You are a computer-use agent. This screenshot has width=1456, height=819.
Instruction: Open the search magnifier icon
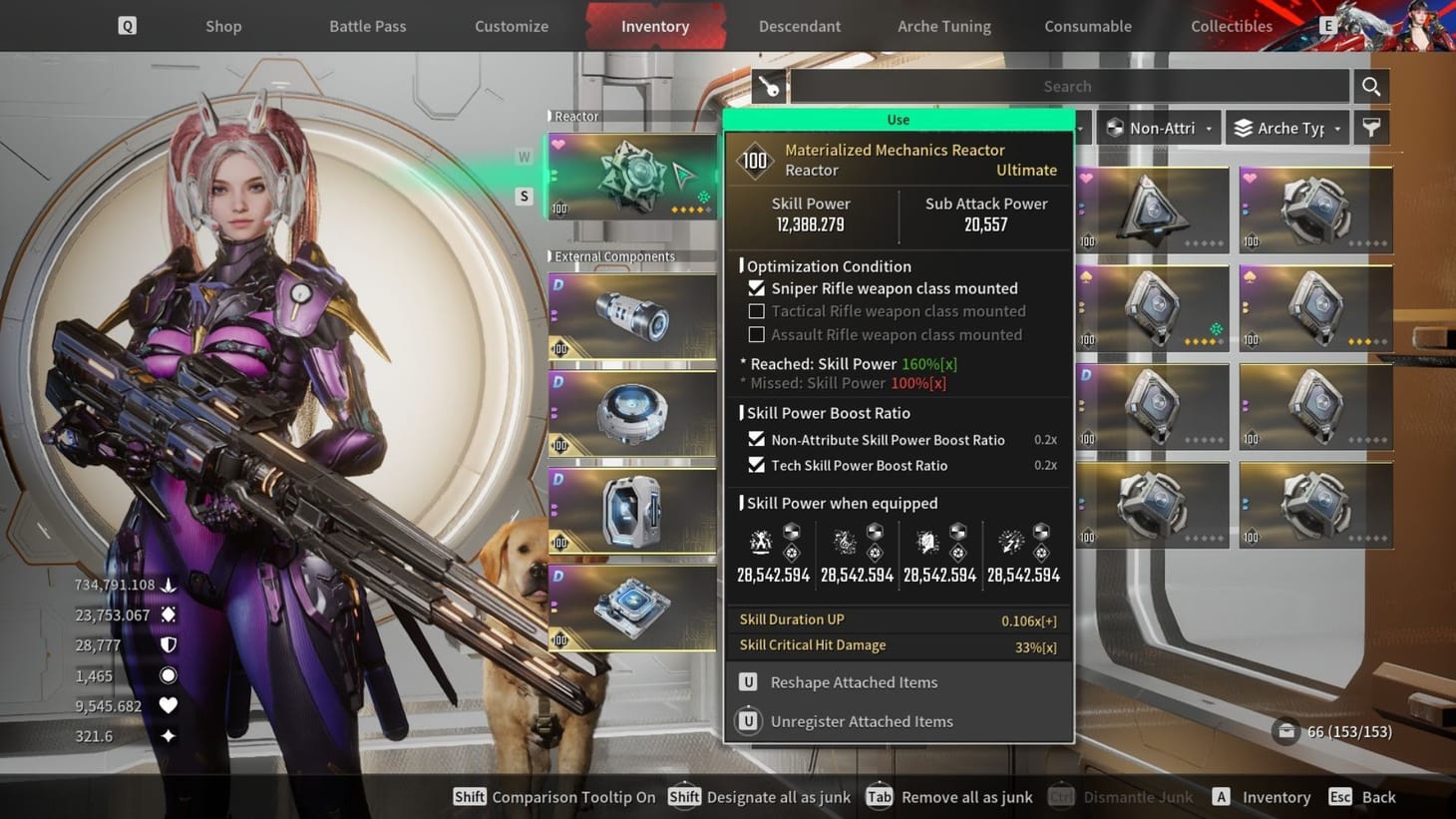(x=1370, y=86)
